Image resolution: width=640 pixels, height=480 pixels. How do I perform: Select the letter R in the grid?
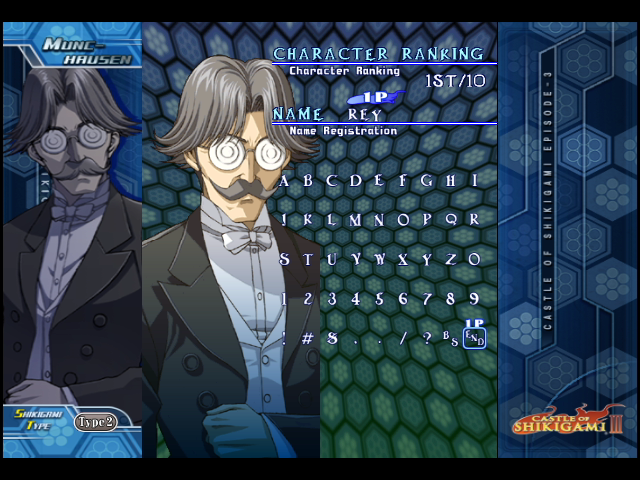(475, 220)
